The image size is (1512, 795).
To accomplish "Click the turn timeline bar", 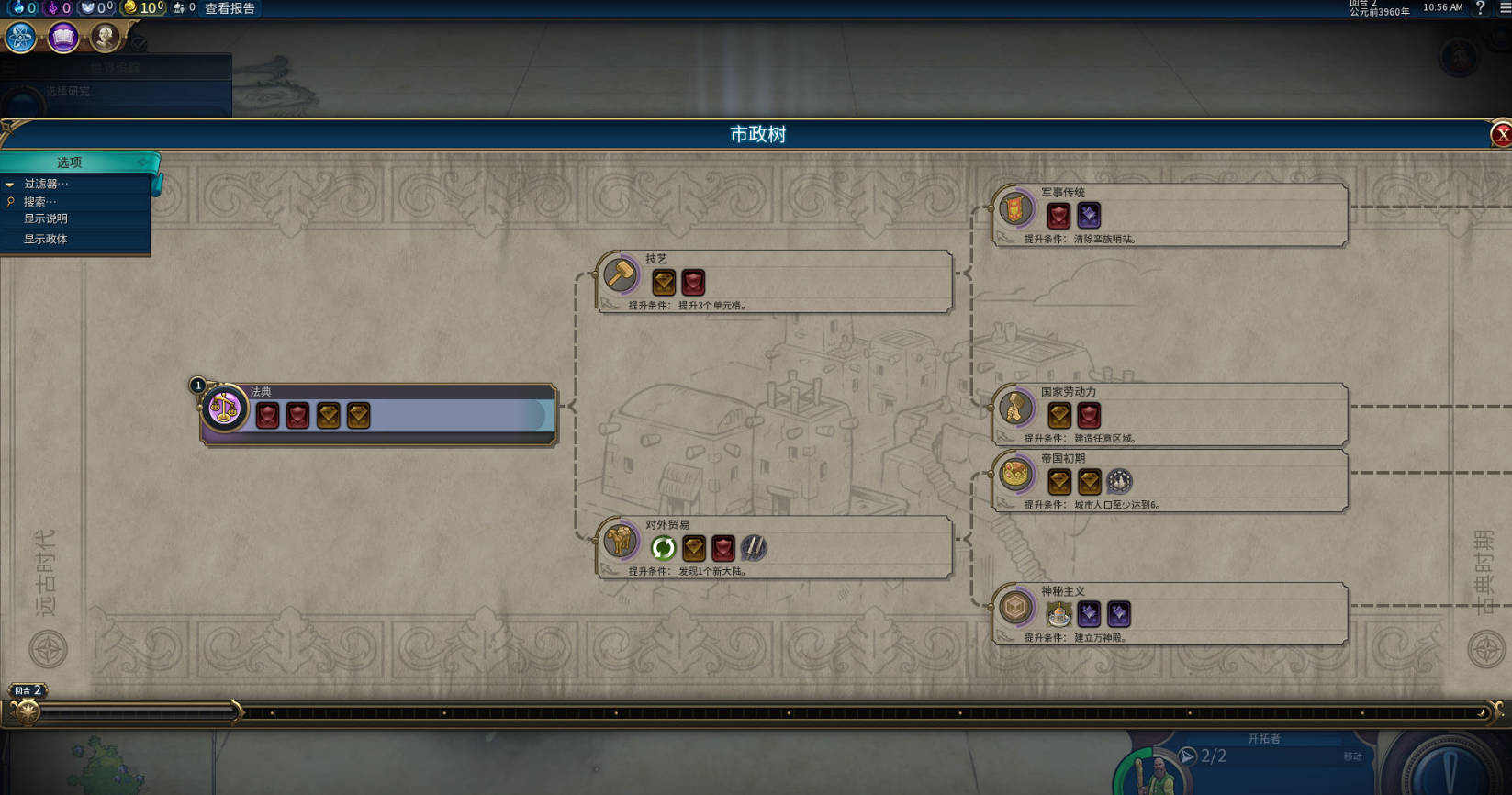I will tap(753, 712).
